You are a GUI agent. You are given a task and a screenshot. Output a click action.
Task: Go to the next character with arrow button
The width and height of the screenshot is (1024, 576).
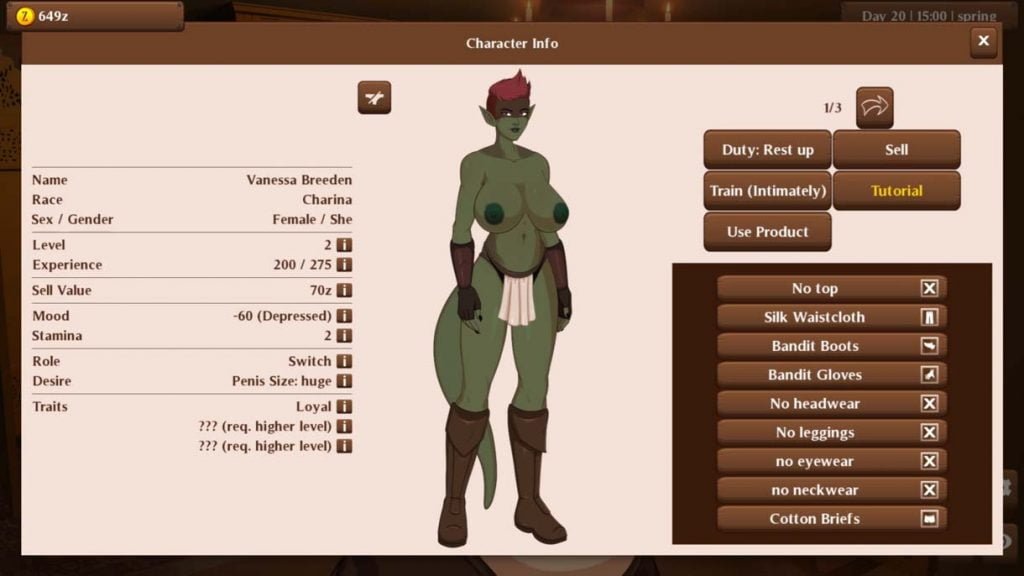[874, 107]
